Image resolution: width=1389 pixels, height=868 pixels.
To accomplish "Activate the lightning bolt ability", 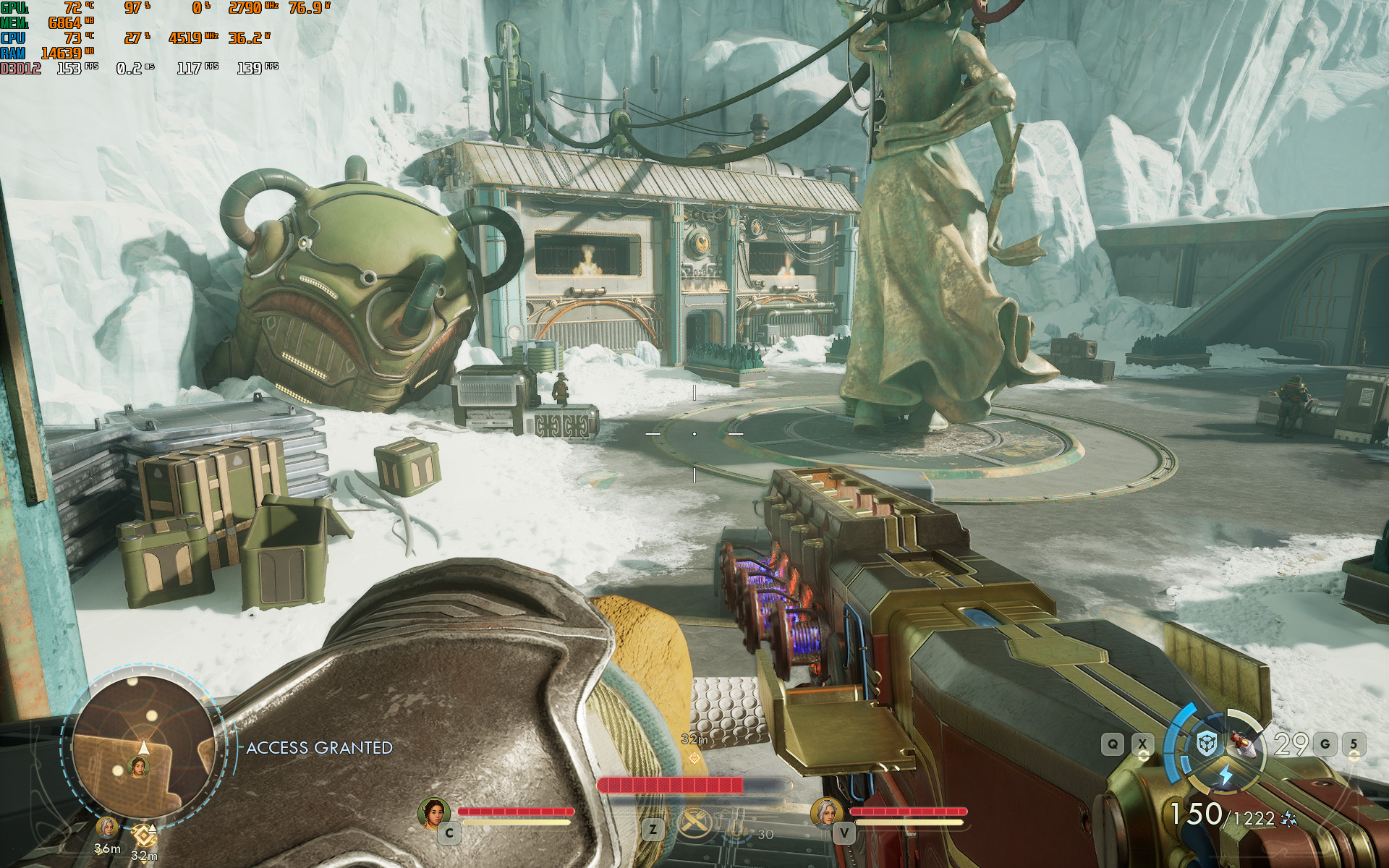I will [1226, 775].
